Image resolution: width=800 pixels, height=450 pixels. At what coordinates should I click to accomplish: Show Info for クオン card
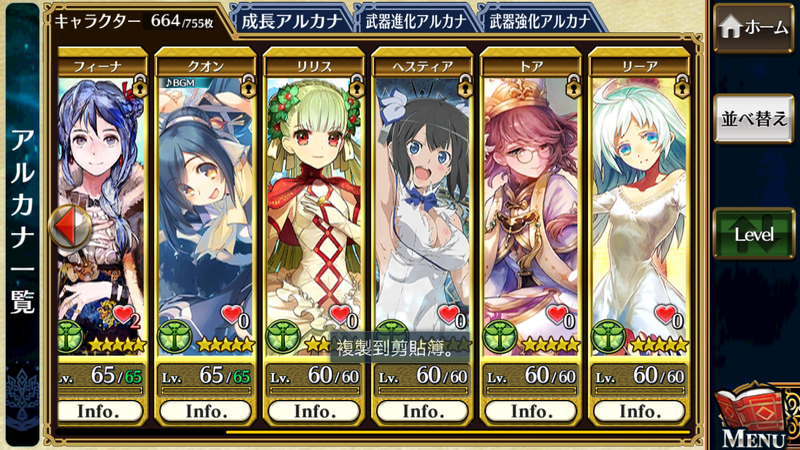click(205, 410)
